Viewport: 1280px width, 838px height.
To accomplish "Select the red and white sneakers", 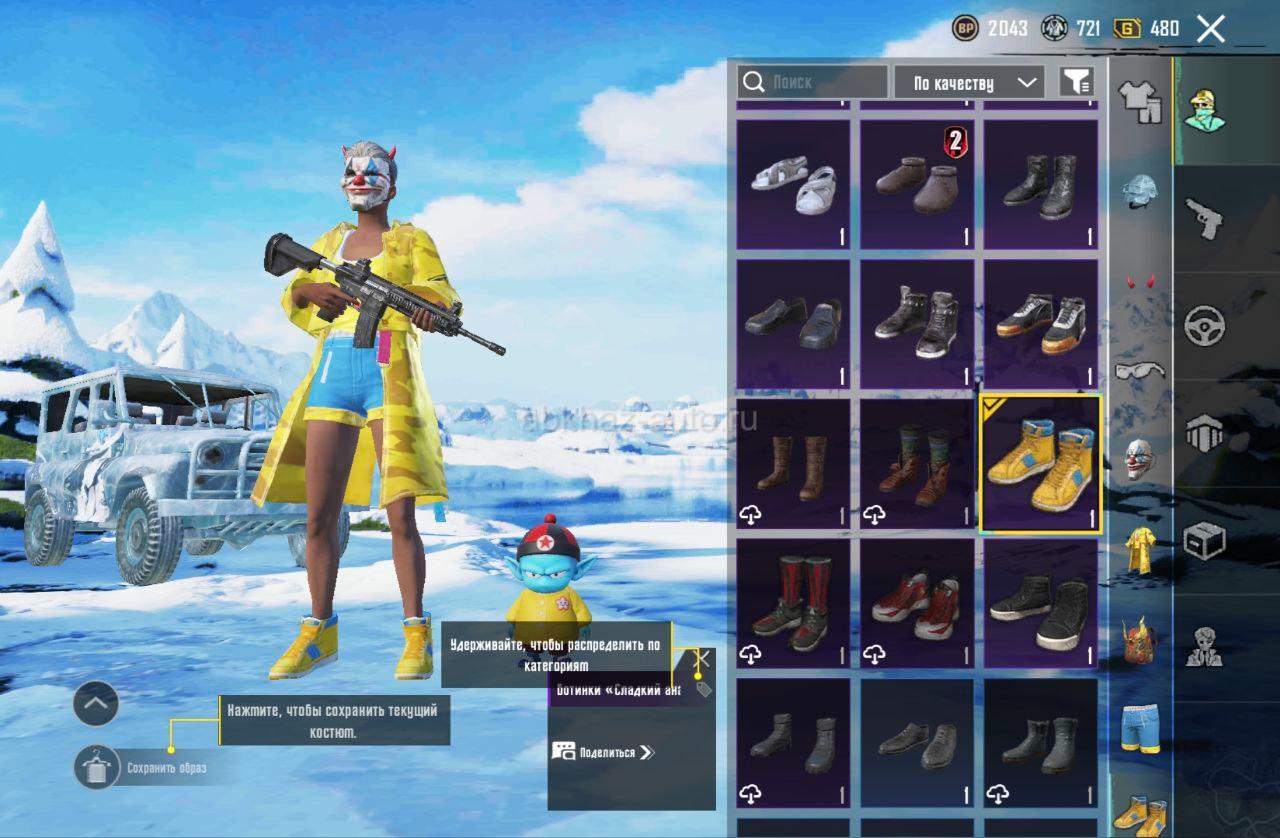I will coord(917,604).
